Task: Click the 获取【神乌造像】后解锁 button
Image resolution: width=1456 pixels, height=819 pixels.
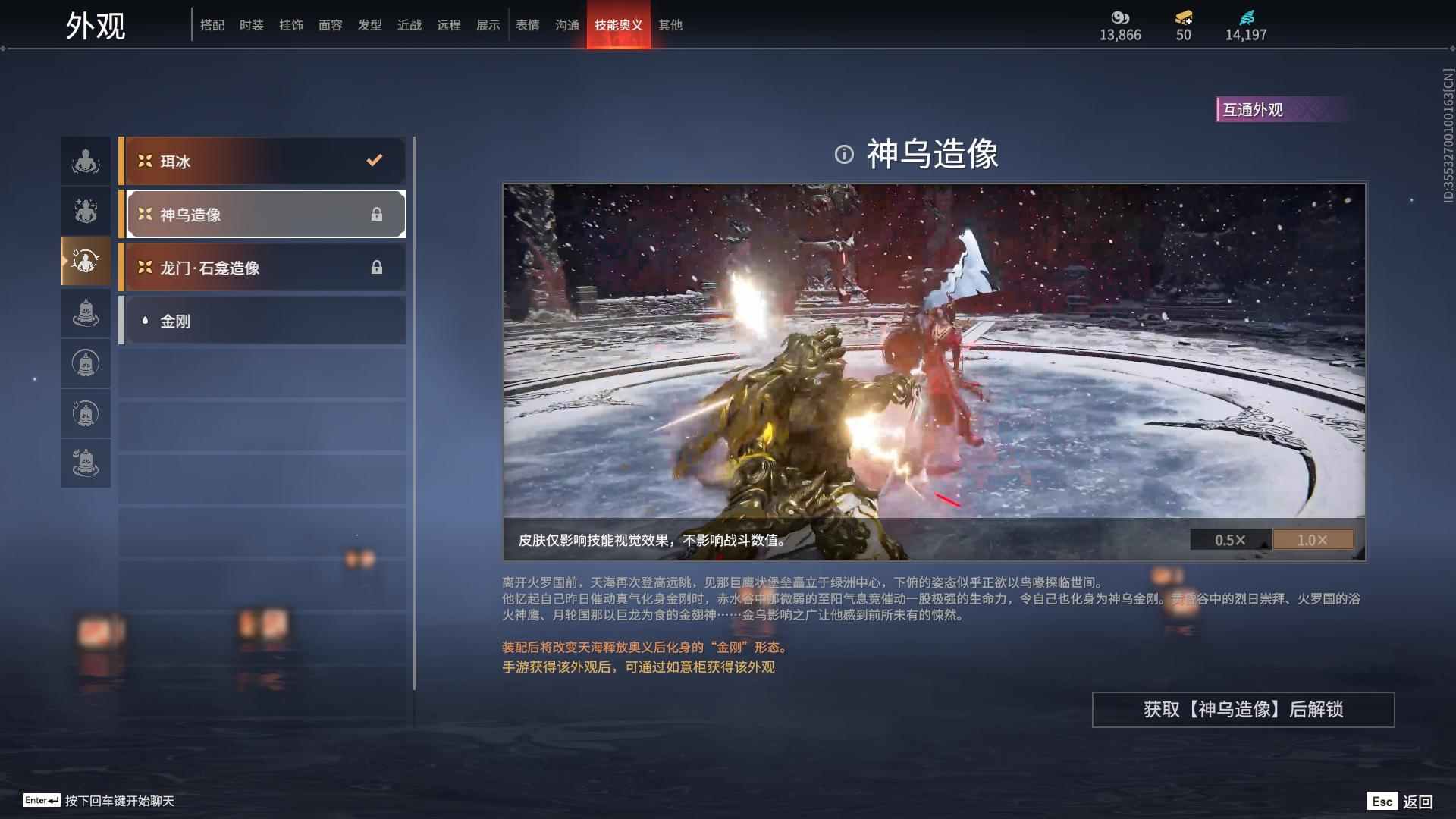Action: (x=1242, y=711)
